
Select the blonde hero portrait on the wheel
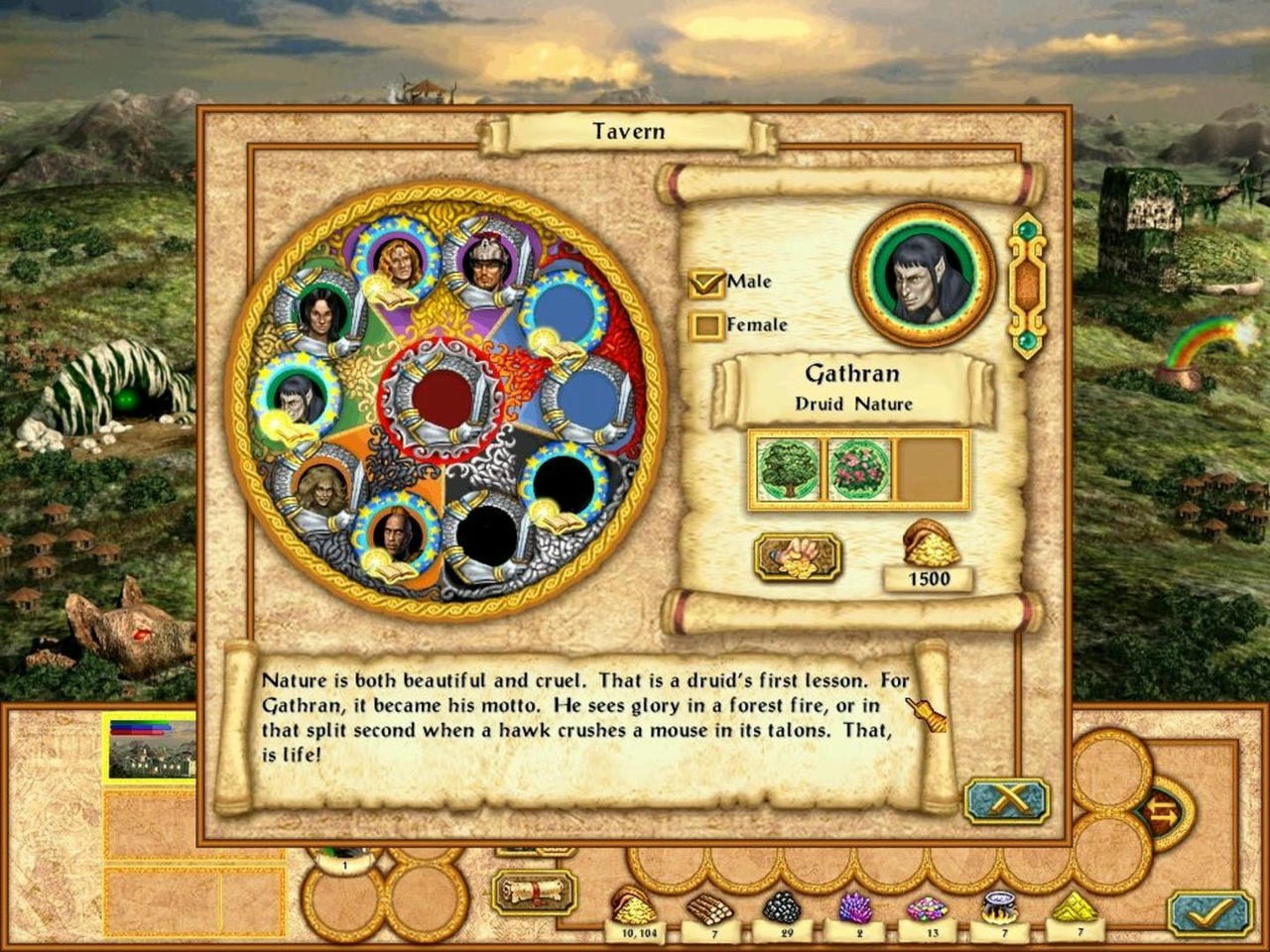[402, 260]
